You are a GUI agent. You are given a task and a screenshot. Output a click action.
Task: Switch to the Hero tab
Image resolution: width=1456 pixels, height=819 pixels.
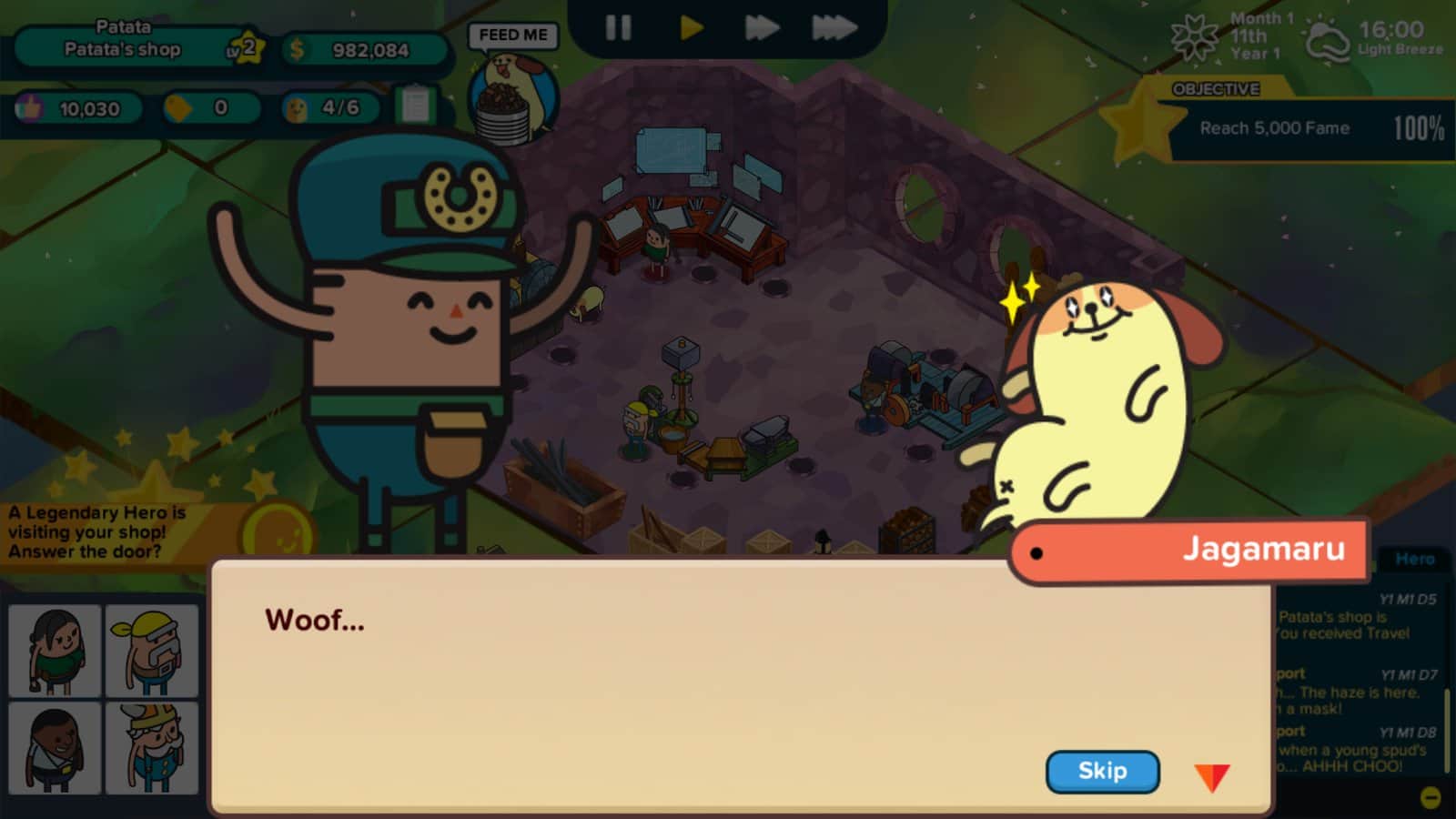point(1414,559)
